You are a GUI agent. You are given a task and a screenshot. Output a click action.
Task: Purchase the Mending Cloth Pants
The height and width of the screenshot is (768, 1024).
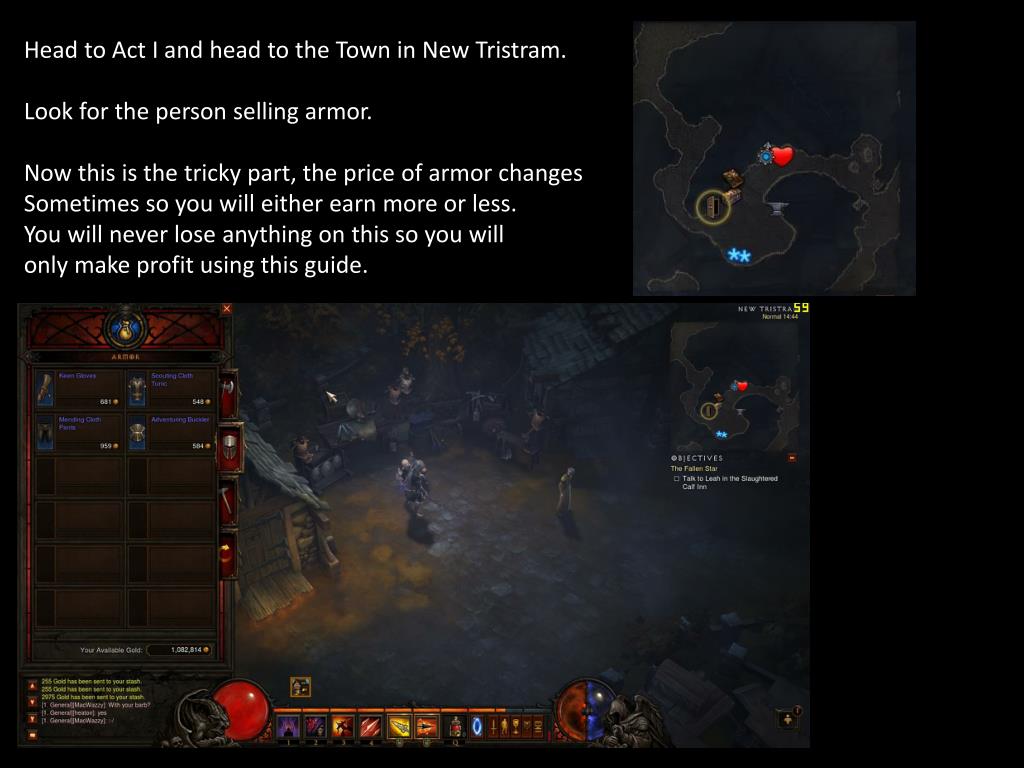pyautogui.click(x=77, y=432)
